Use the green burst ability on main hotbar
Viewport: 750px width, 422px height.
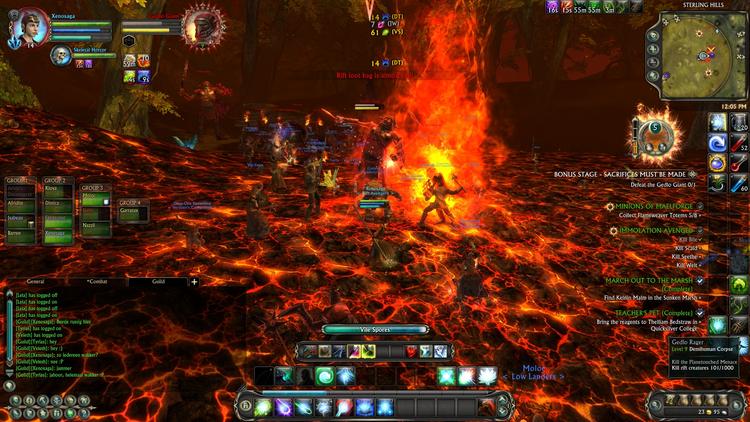(x=263, y=407)
